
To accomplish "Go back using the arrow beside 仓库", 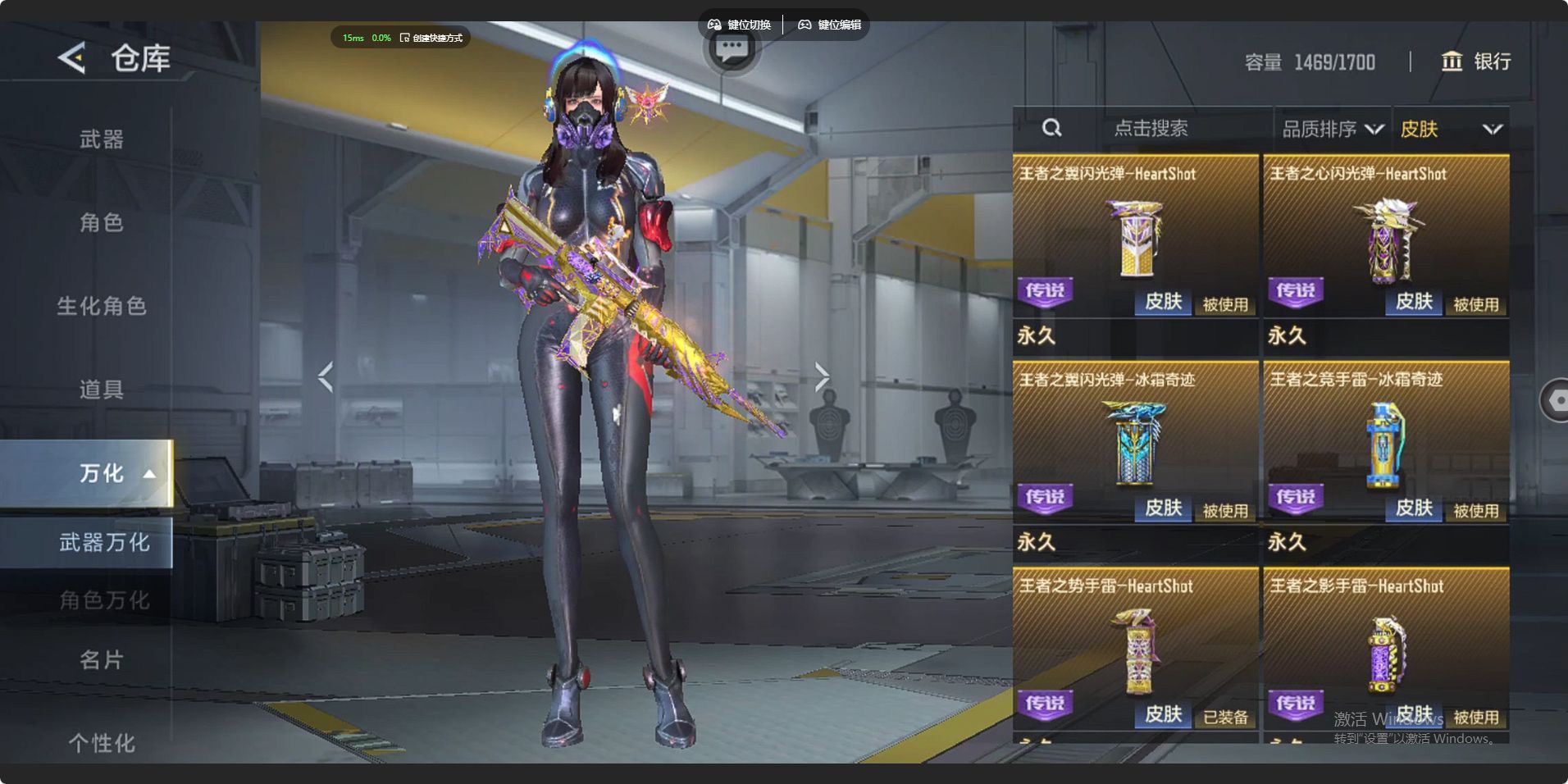I will tap(72, 57).
